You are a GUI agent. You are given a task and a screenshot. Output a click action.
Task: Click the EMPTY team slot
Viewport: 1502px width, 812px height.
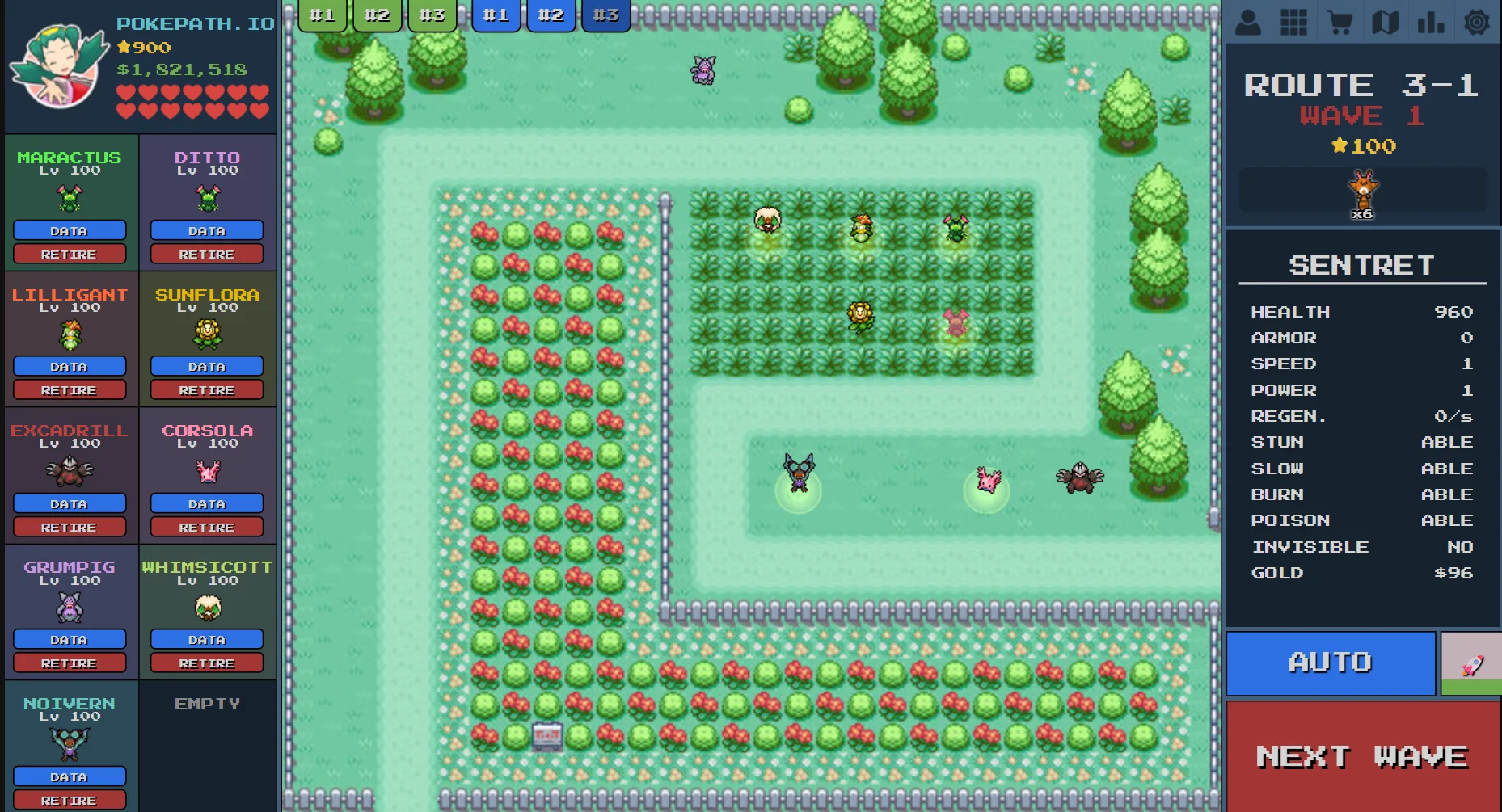207,704
